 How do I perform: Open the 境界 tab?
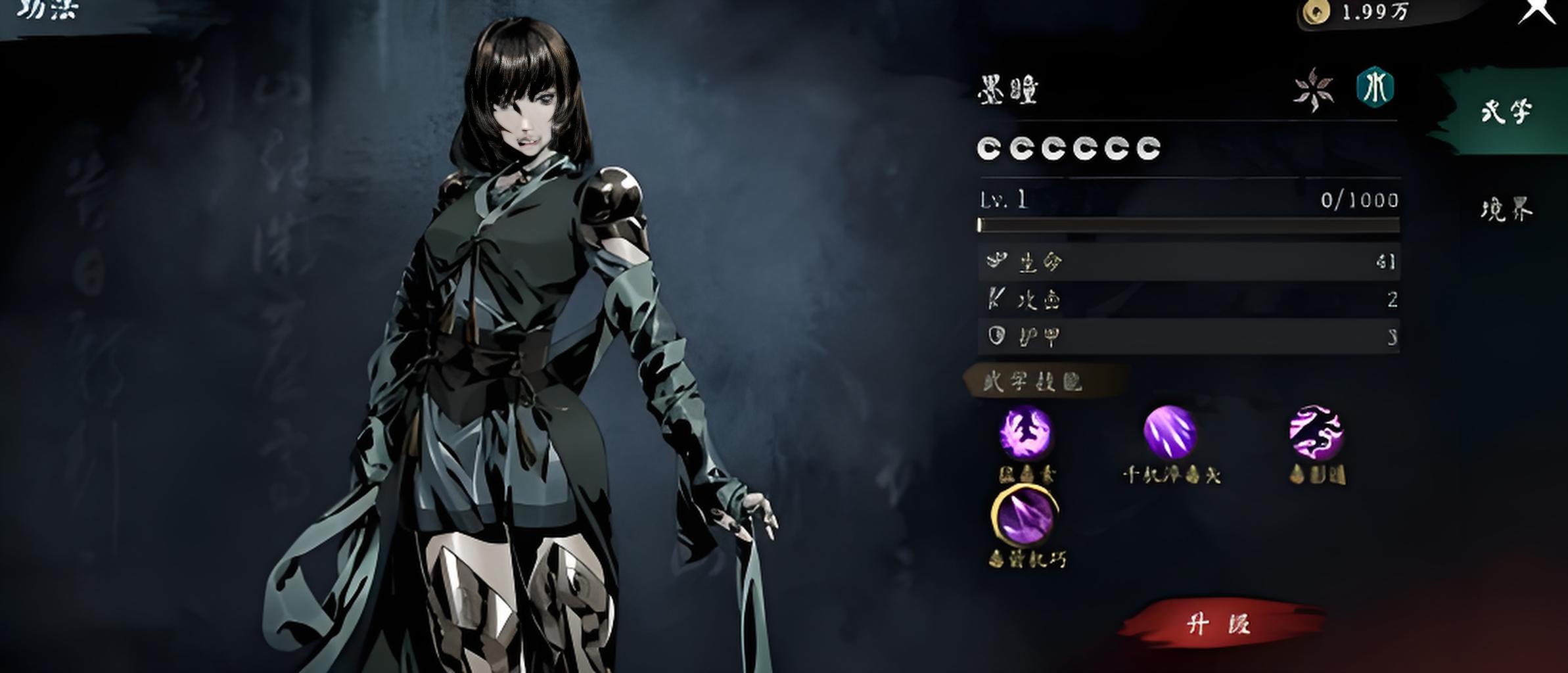click(x=1506, y=210)
